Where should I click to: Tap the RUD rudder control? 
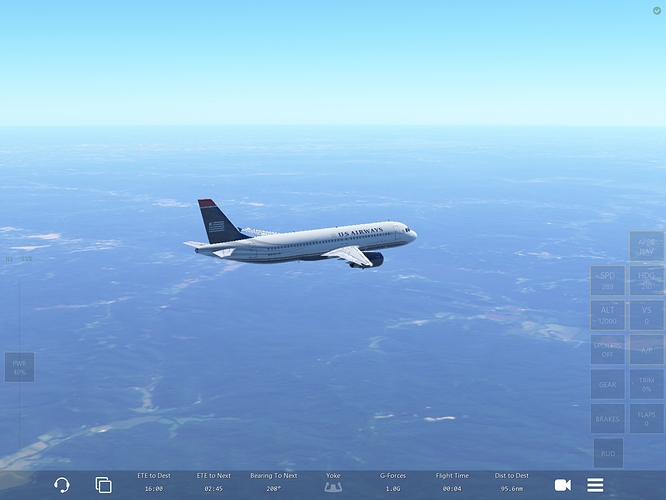608,453
